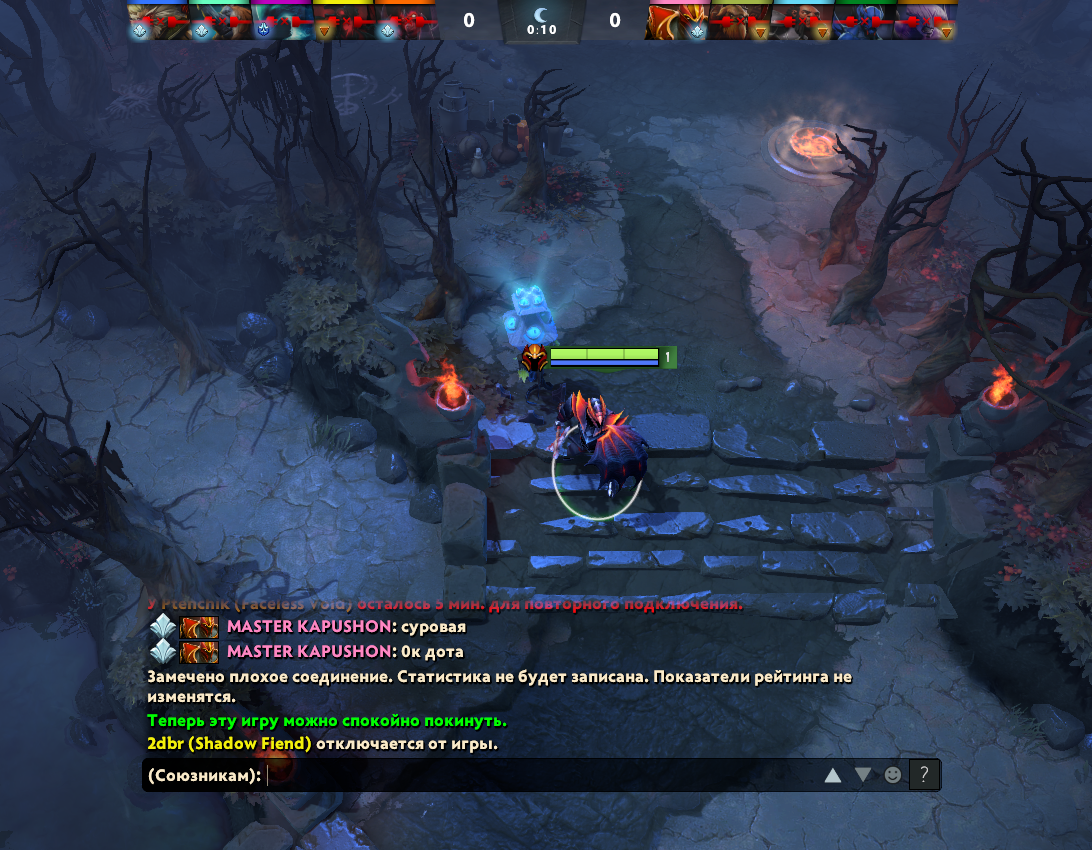Open the chat emoticon picker
The height and width of the screenshot is (850, 1092).
point(893,775)
